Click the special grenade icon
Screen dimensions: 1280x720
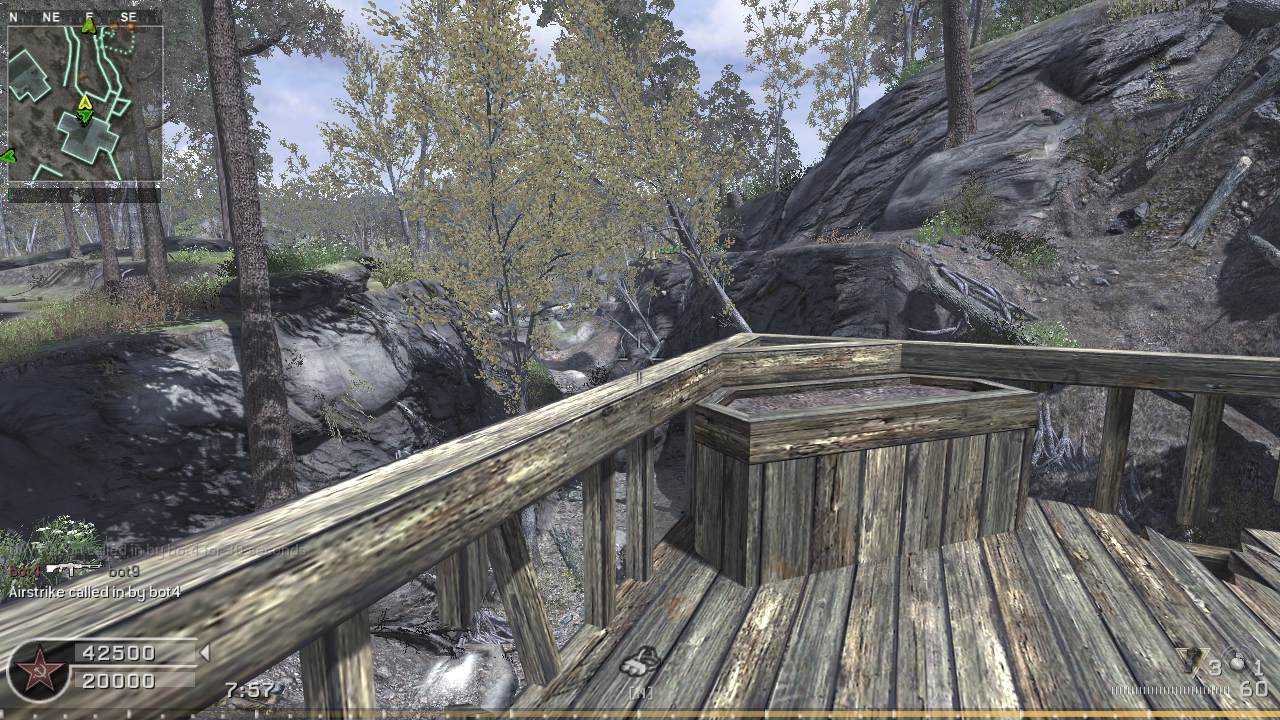(x=1191, y=660)
